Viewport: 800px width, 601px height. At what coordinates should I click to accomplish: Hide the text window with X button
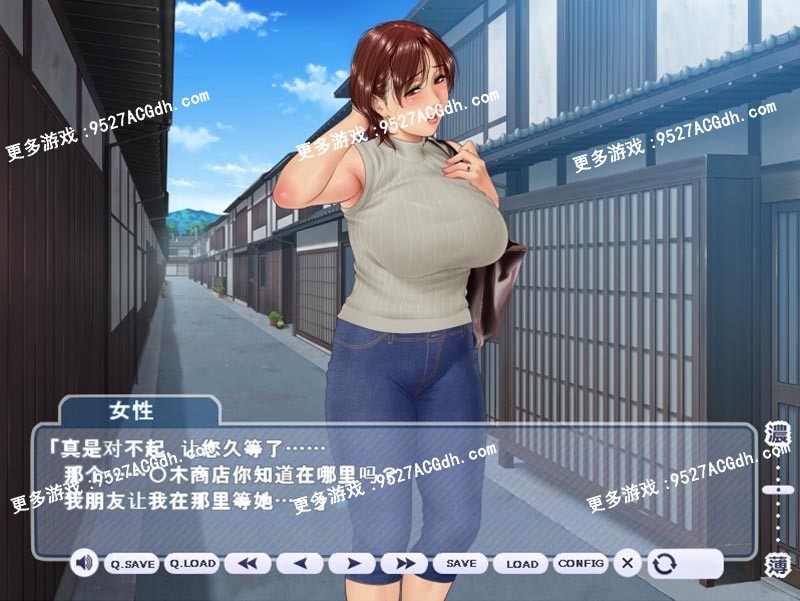[x=627, y=564]
